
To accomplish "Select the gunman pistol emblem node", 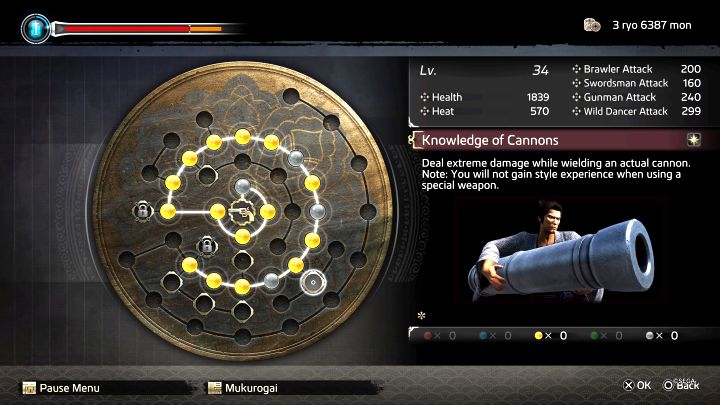I will click(x=241, y=211).
